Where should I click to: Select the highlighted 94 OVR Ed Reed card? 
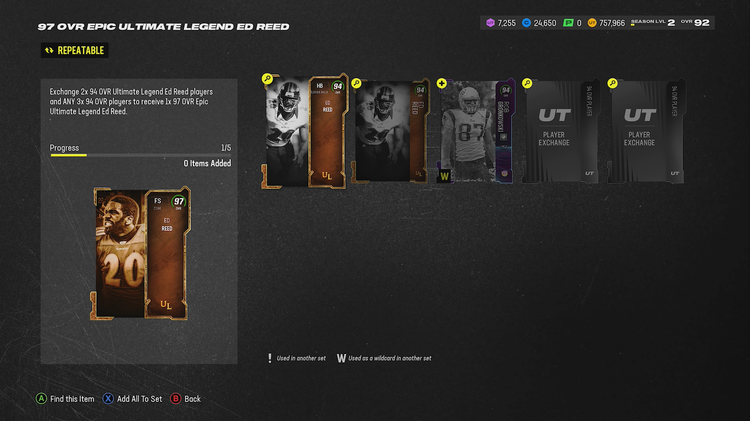coord(305,132)
